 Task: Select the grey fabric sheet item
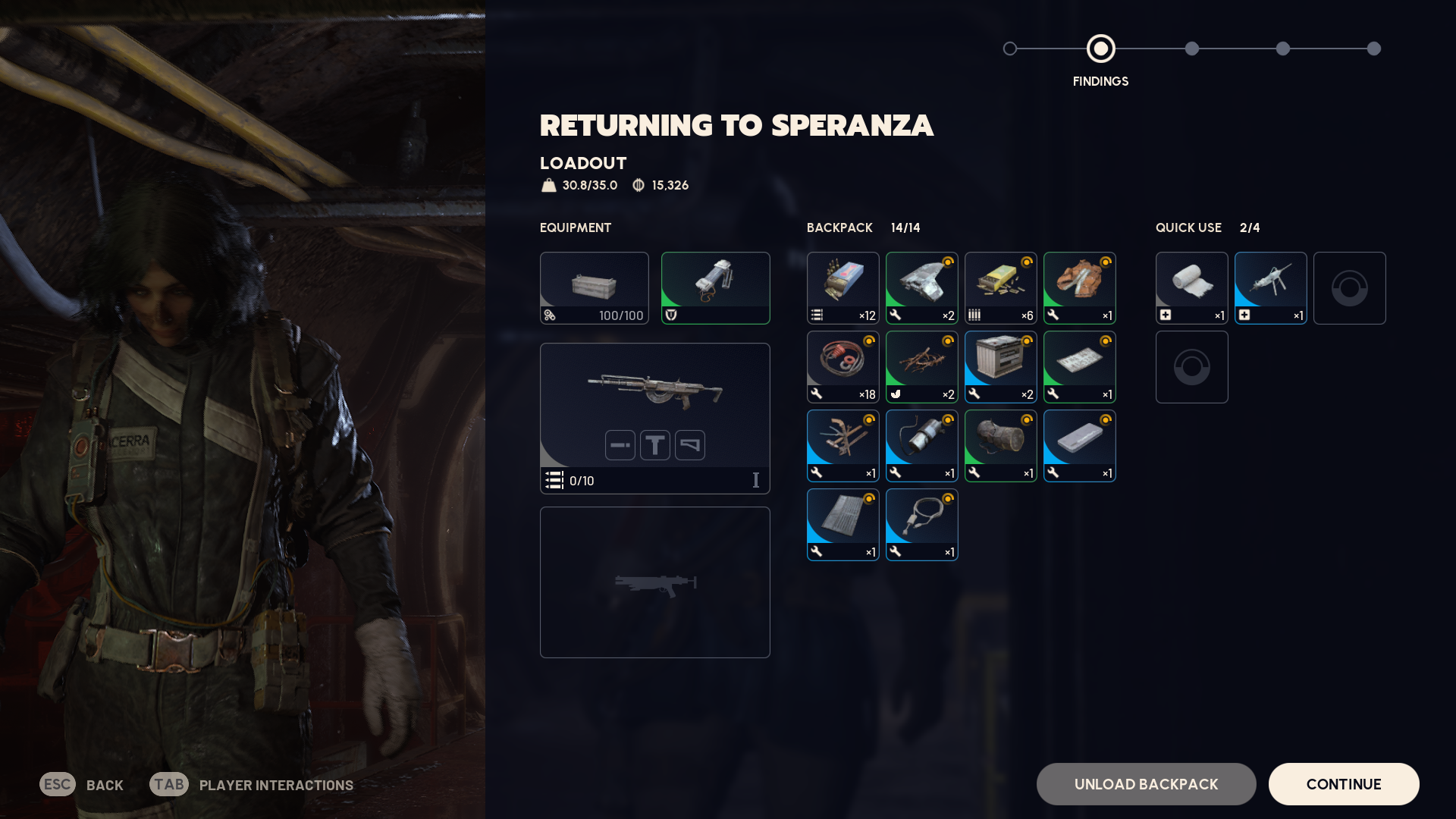click(x=843, y=525)
